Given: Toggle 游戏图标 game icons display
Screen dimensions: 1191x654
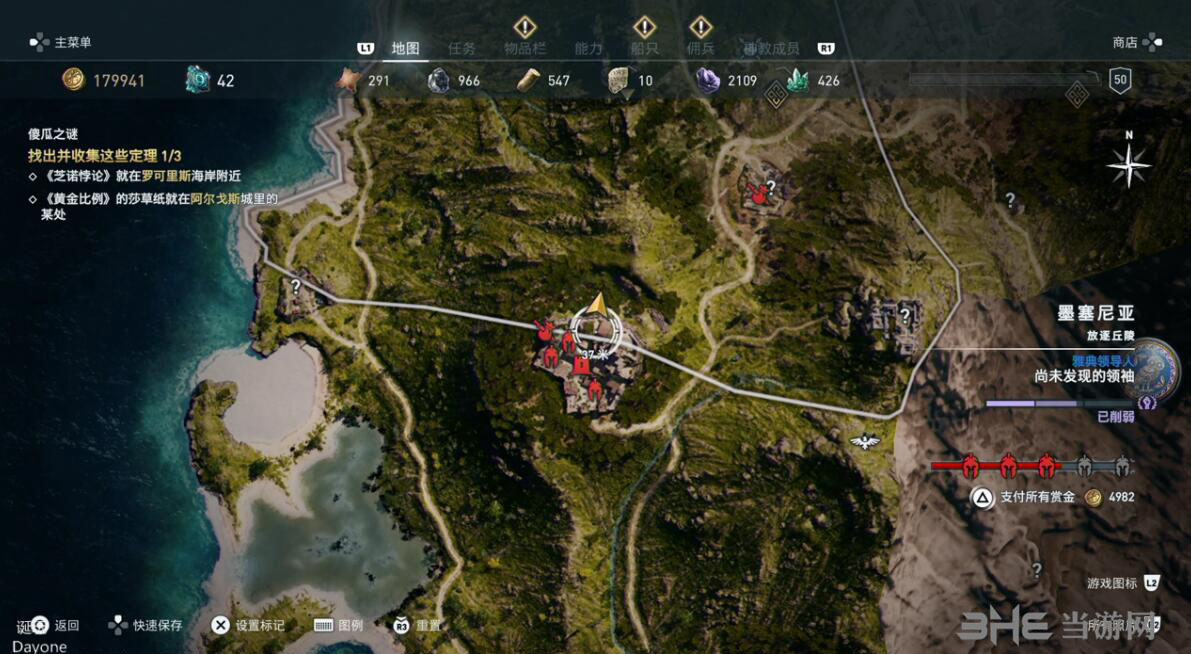Looking at the screenshot, I should coord(1112,582).
